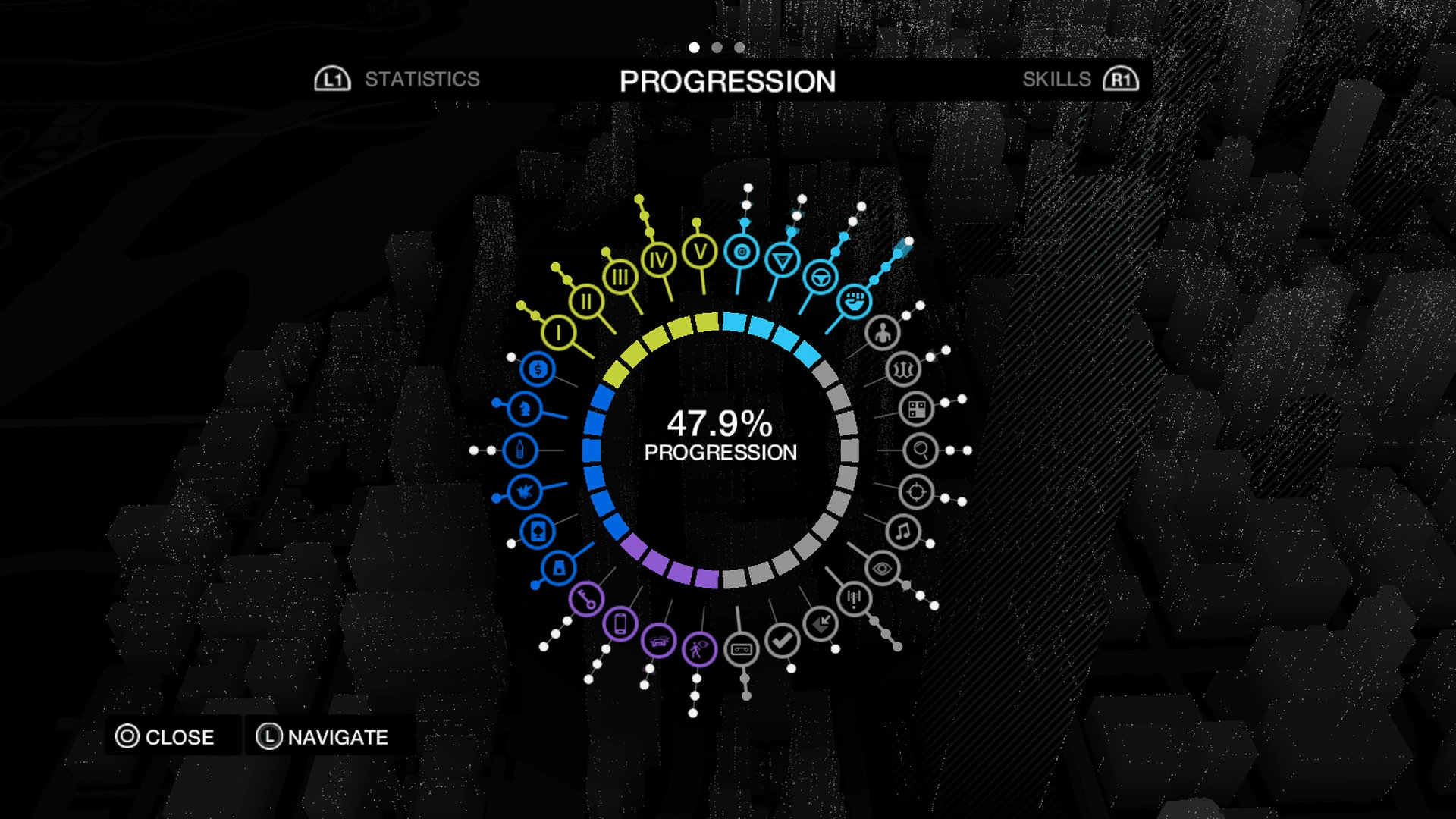Pick the gray magnifying glass icon
Screen dimensions: 1456x819
(921, 450)
